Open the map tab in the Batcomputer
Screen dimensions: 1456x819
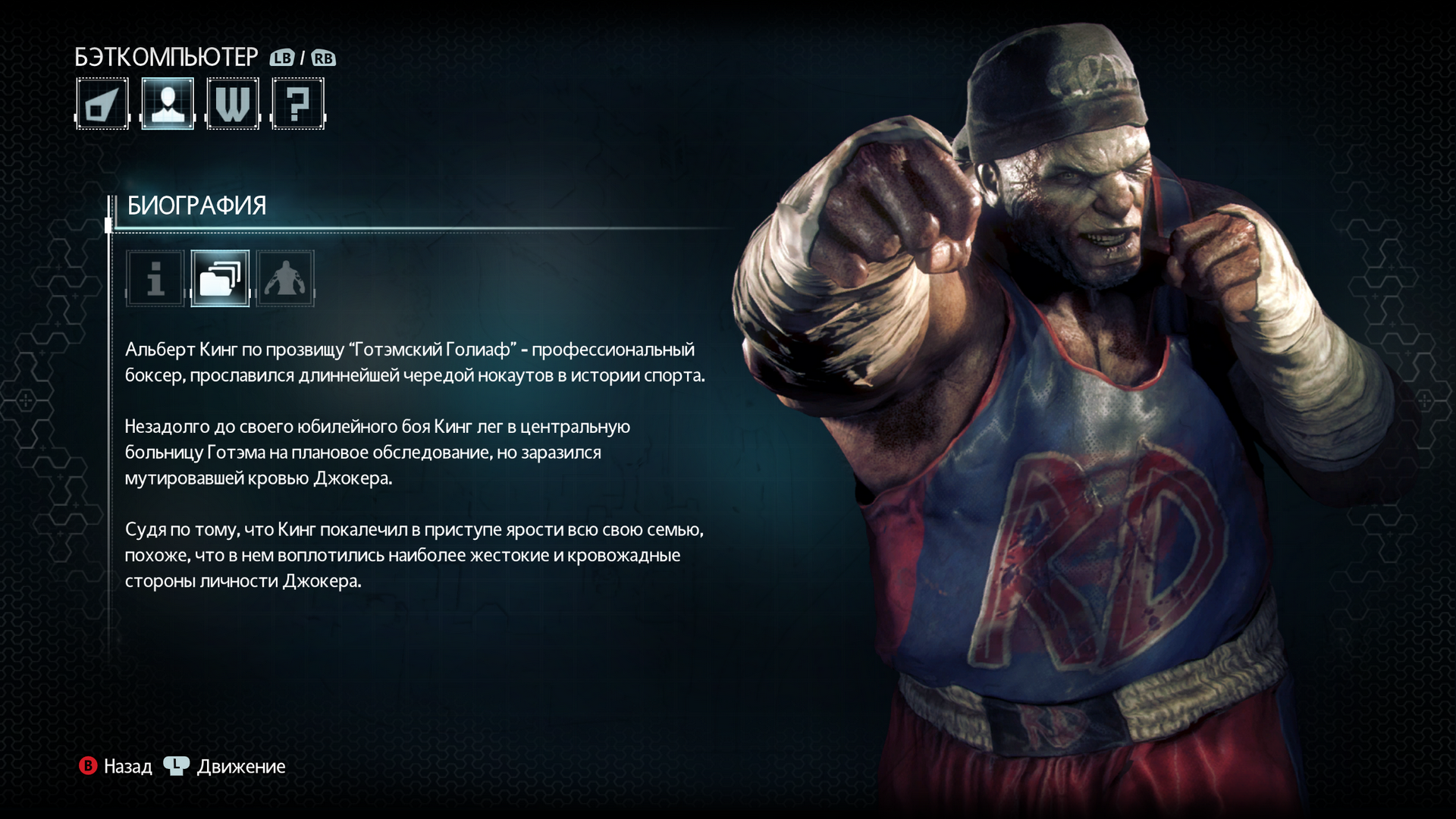[x=102, y=104]
